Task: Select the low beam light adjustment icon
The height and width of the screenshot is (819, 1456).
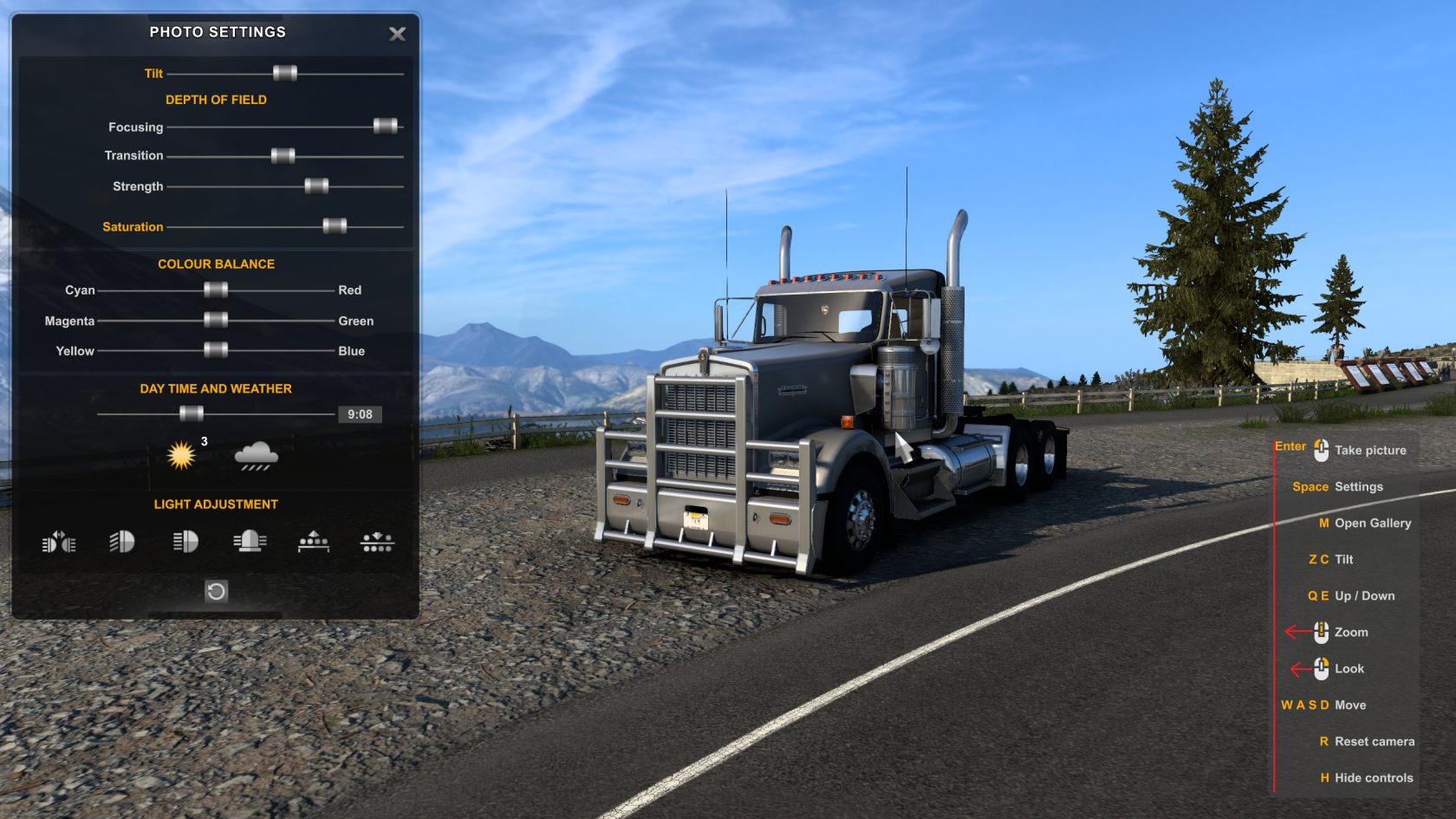Action: pos(121,543)
